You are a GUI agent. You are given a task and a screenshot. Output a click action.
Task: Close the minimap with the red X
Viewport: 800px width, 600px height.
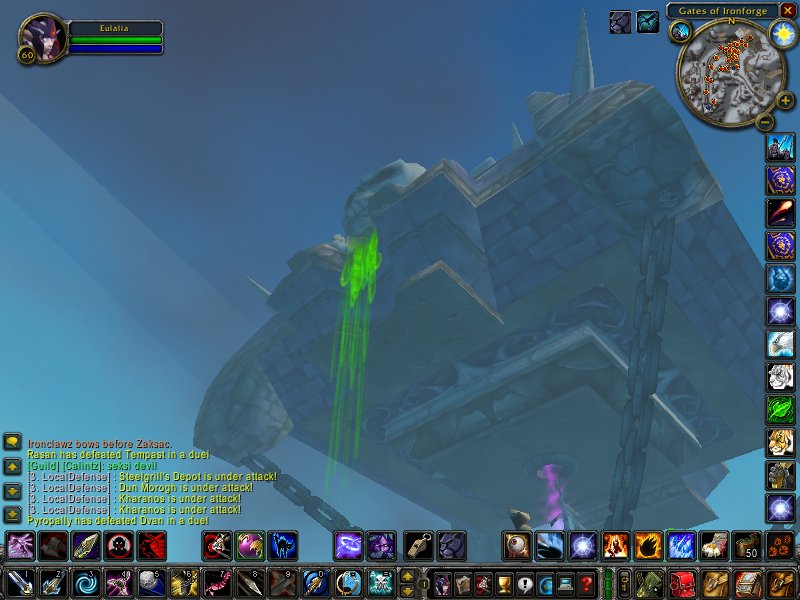tap(788, 10)
